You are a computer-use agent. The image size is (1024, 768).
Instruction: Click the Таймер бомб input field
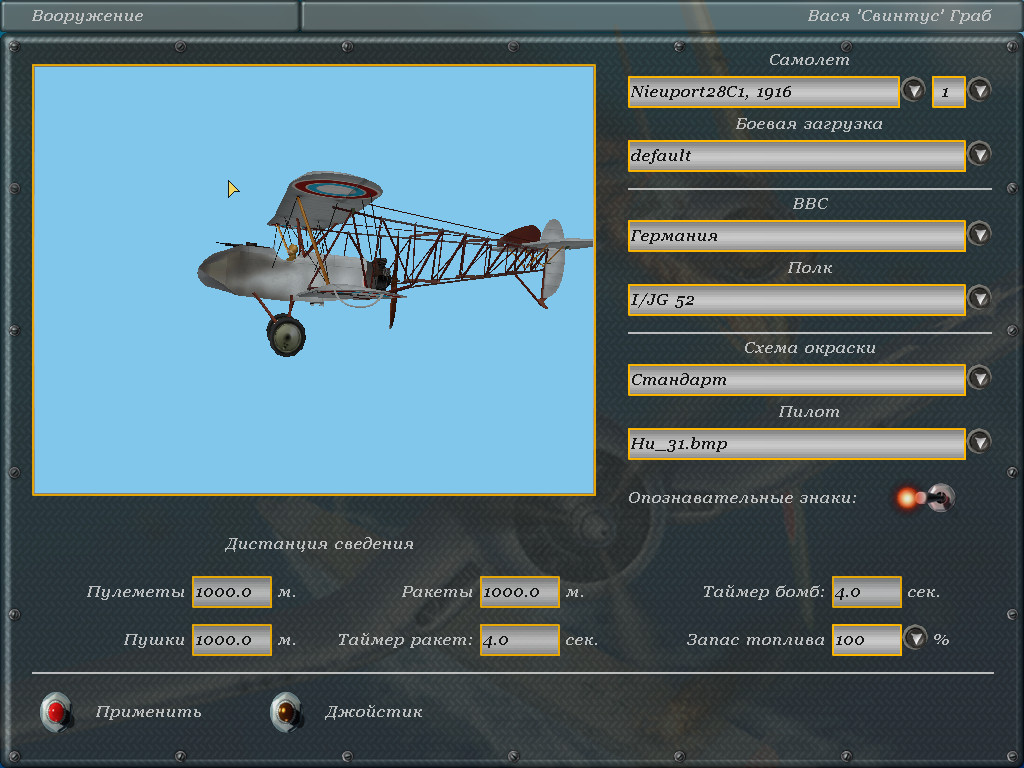[866, 592]
